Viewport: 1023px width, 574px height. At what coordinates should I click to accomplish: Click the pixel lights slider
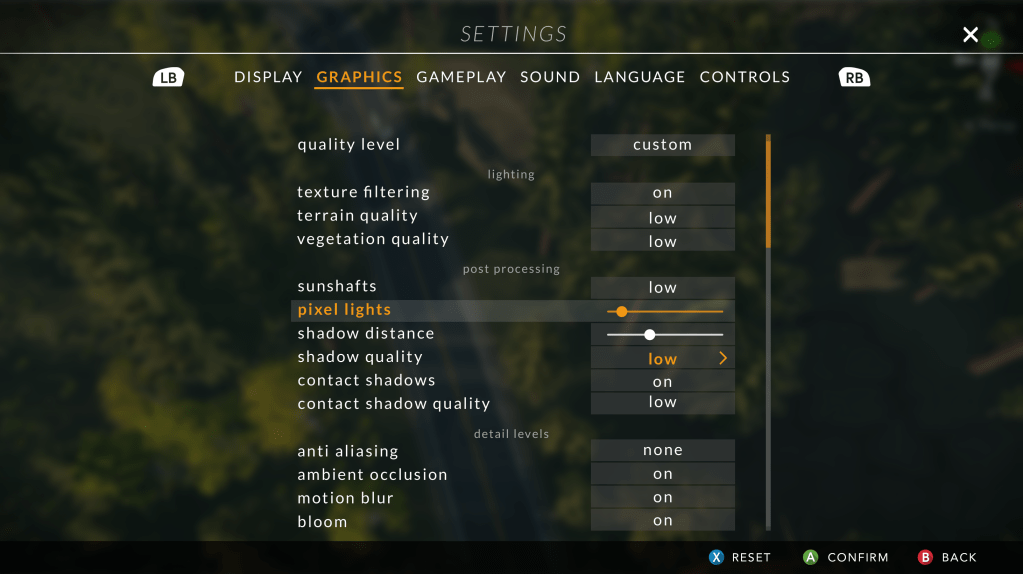(664, 311)
